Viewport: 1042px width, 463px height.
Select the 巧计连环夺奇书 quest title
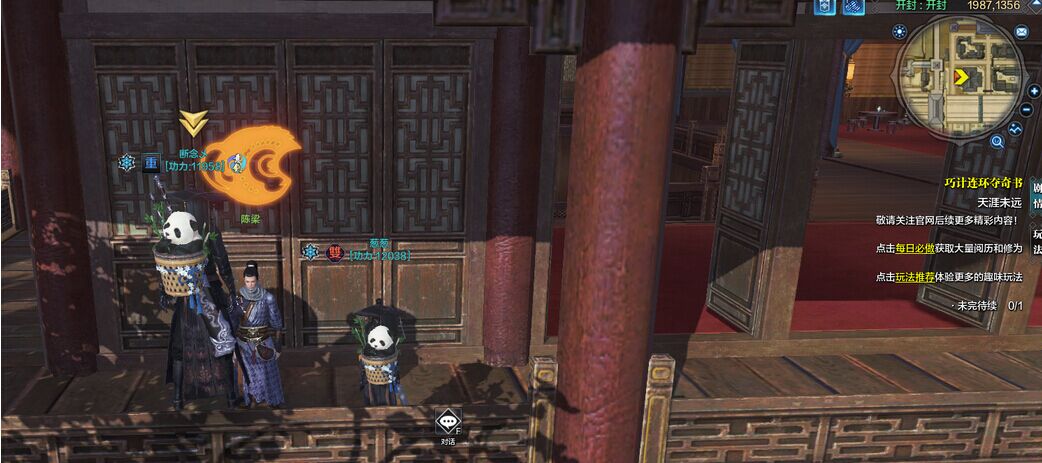tap(983, 183)
